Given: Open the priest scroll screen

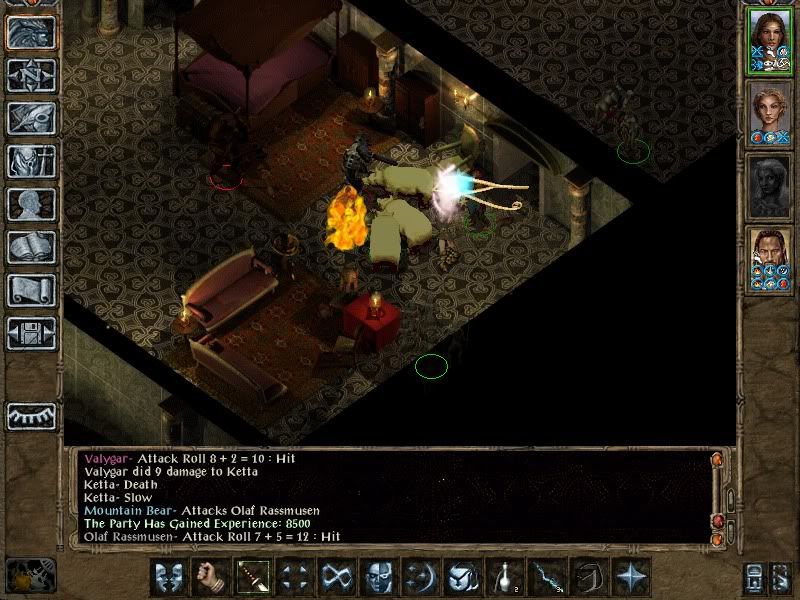Looking at the screenshot, I should pos(31,290).
